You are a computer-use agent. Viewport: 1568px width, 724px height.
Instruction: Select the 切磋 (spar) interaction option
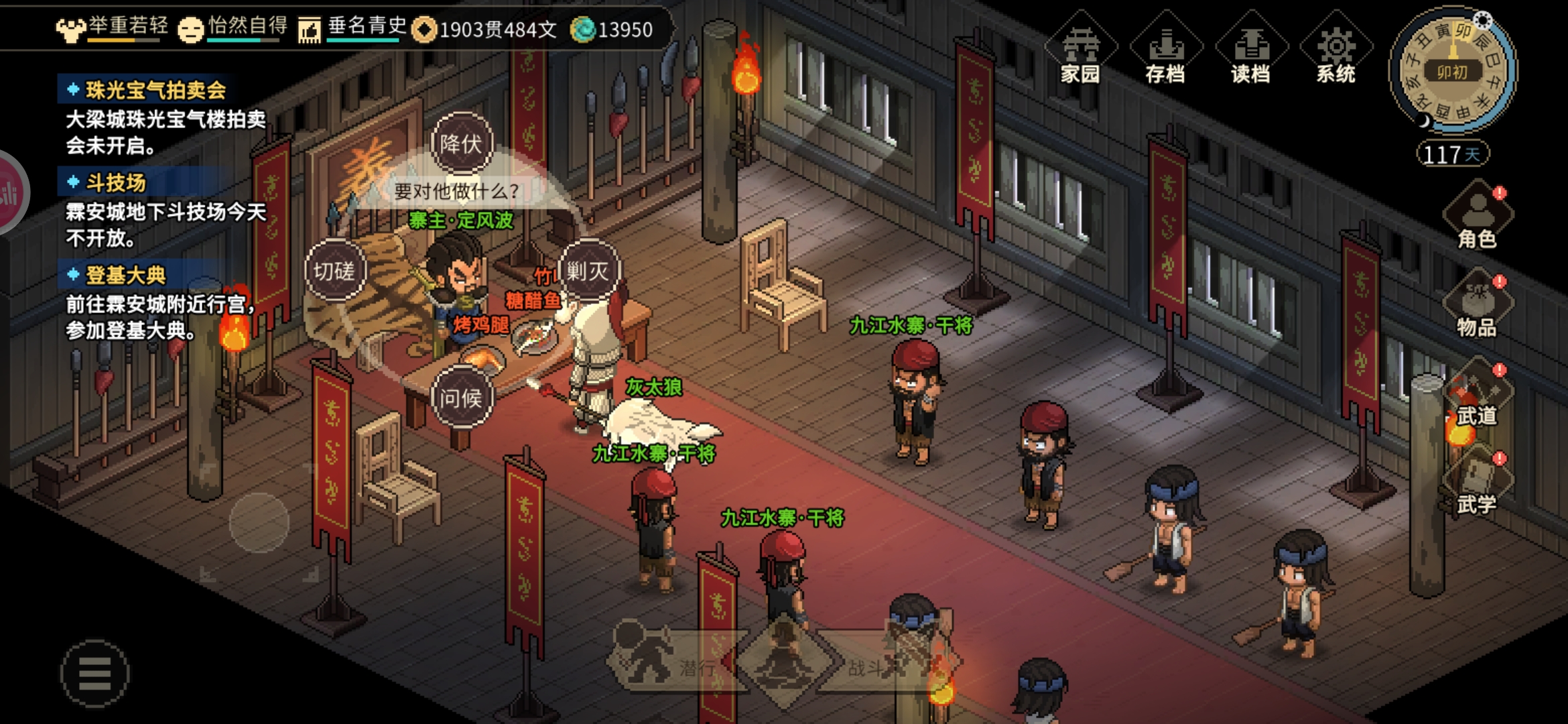tap(334, 271)
